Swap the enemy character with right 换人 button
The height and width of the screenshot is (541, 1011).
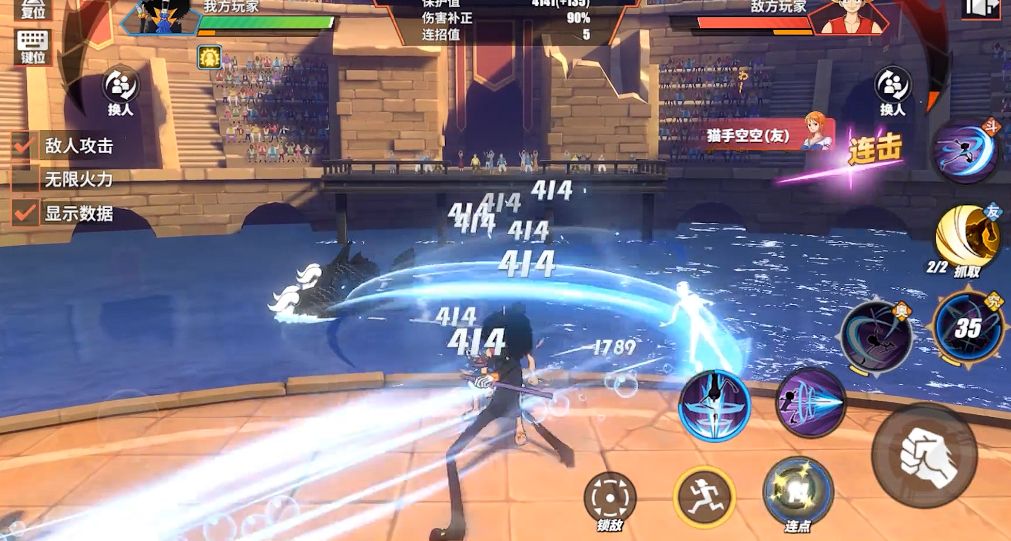click(892, 89)
